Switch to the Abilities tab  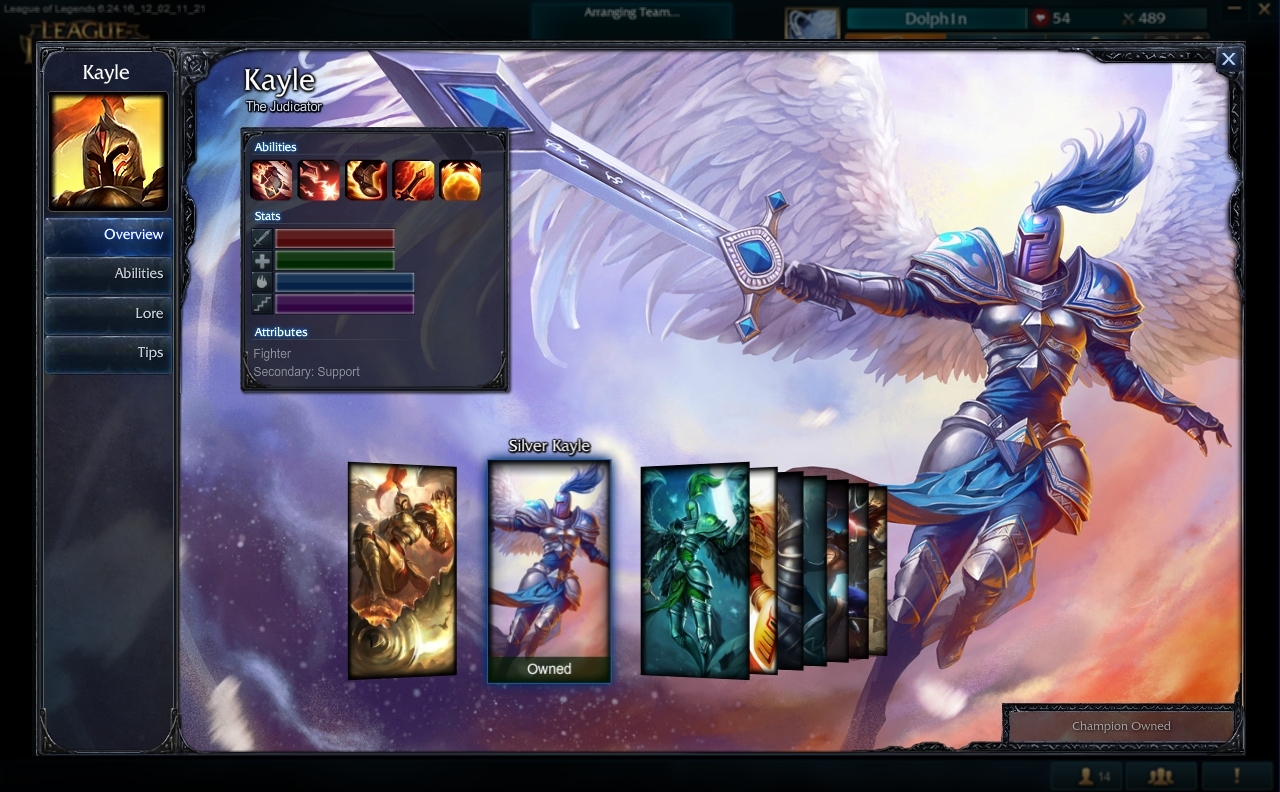tap(138, 273)
